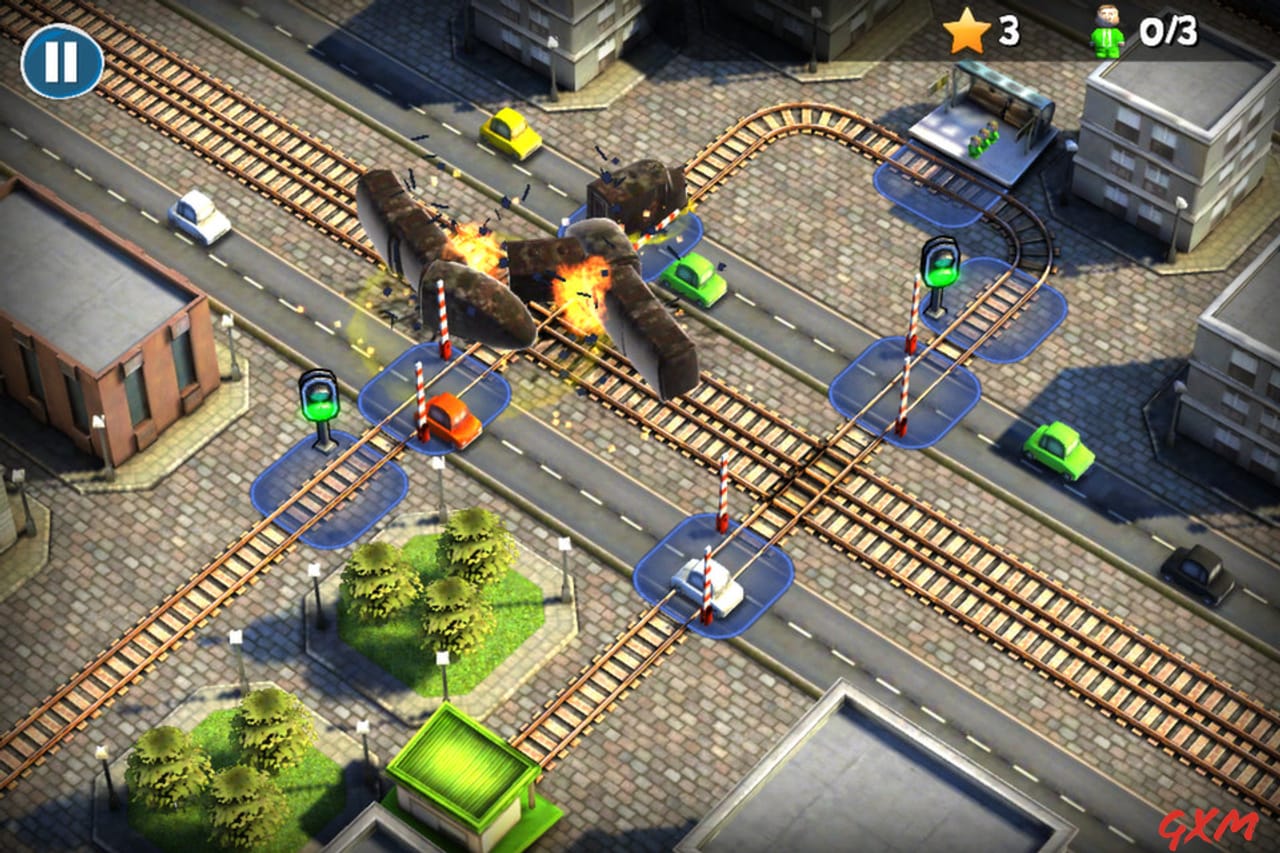Switch the right green railway signal

click(938, 270)
